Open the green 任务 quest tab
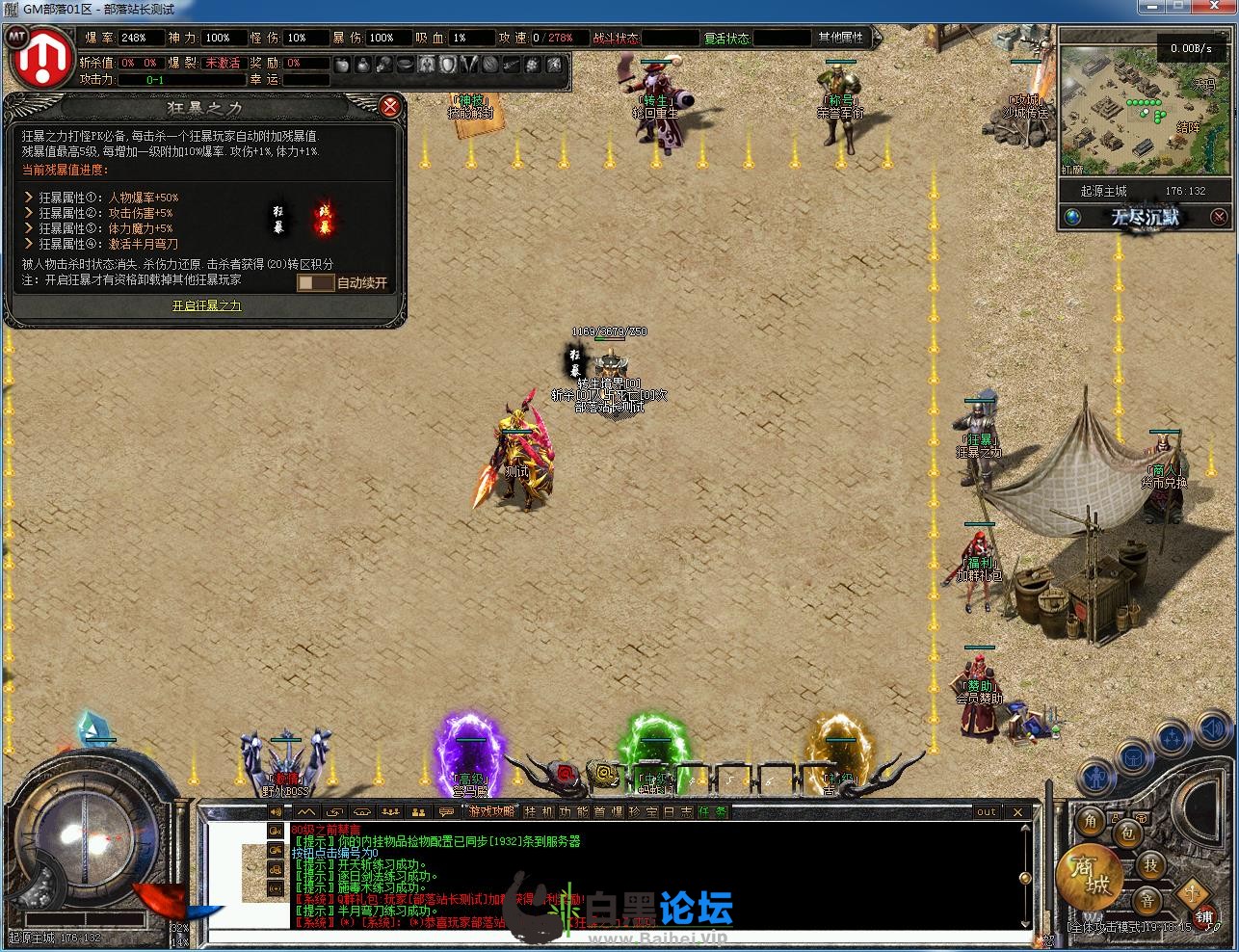This screenshot has width=1239, height=952. point(712,812)
